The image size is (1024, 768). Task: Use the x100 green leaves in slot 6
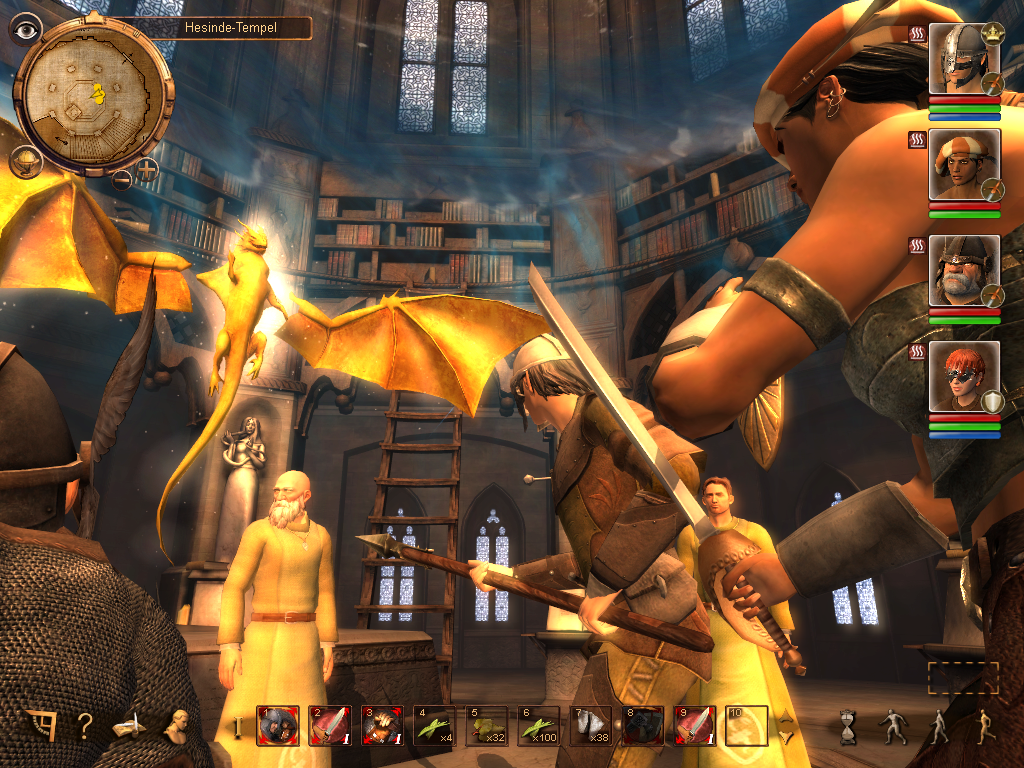(538, 726)
